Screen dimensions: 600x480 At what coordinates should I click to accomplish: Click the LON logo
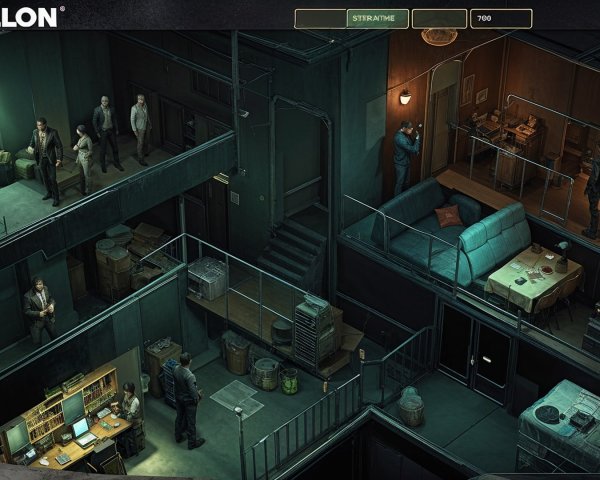(30, 16)
